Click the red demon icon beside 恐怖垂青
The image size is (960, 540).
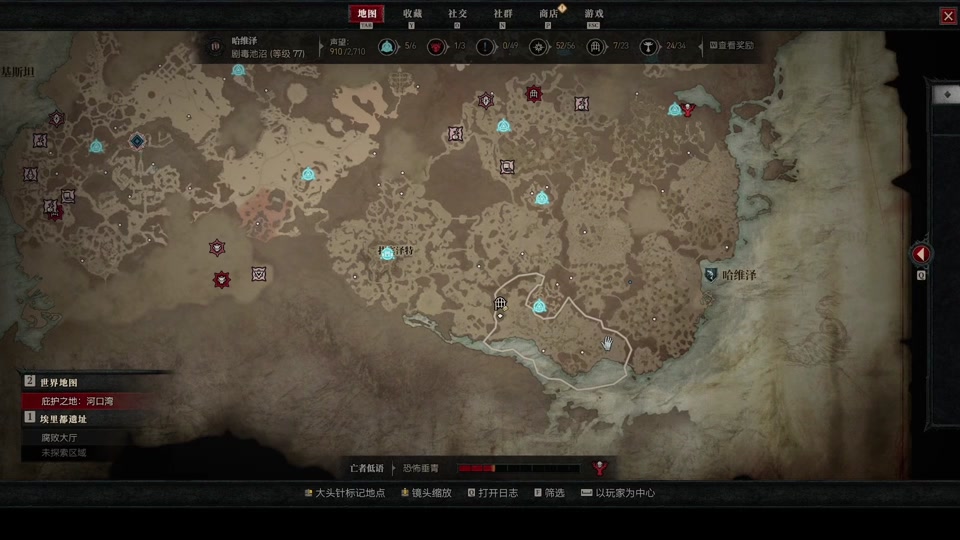601,468
